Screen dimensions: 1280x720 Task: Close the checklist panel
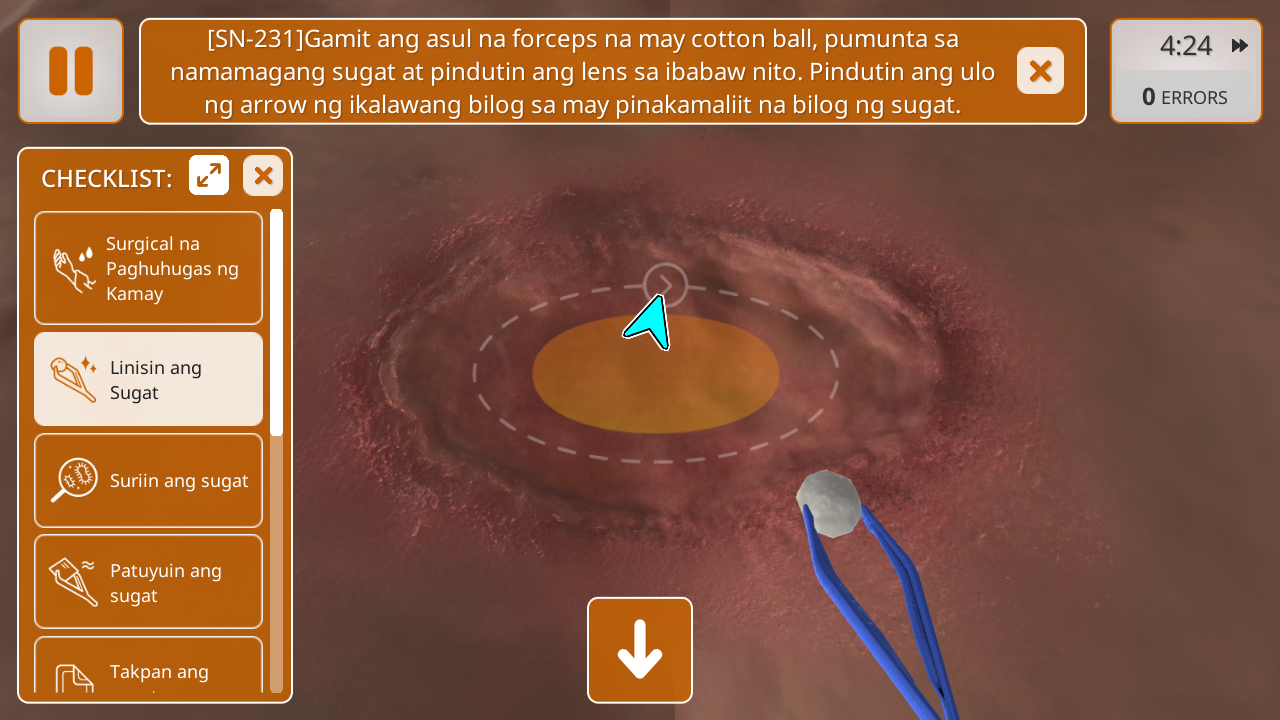[263, 176]
